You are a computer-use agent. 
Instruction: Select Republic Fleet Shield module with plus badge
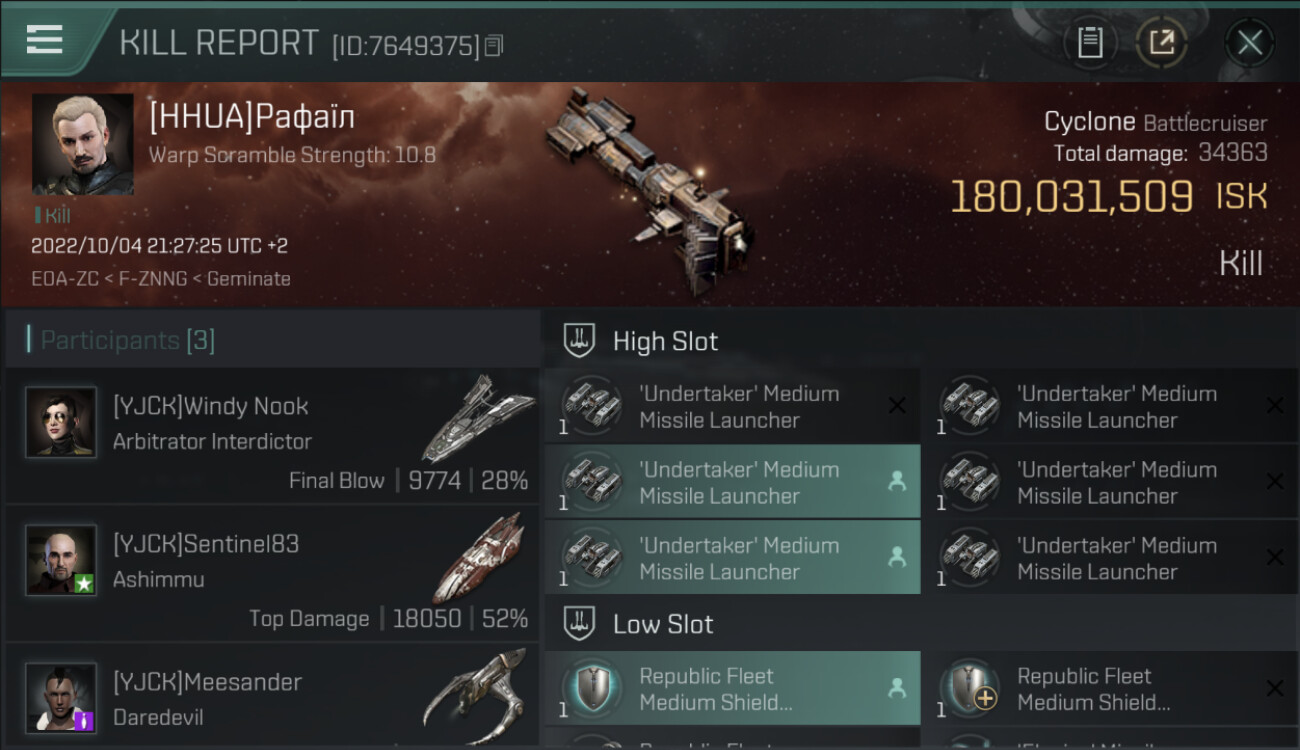click(1110, 689)
